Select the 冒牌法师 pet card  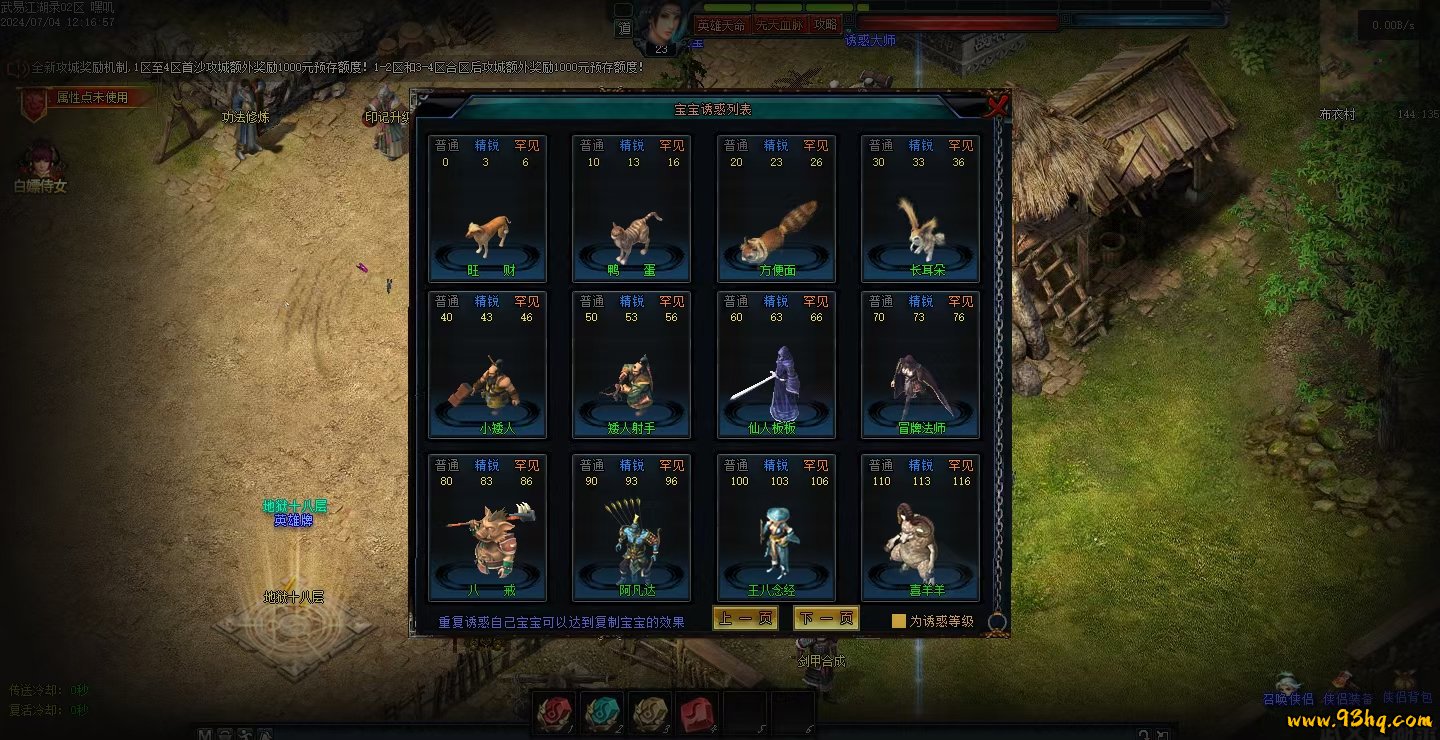click(920, 365)
